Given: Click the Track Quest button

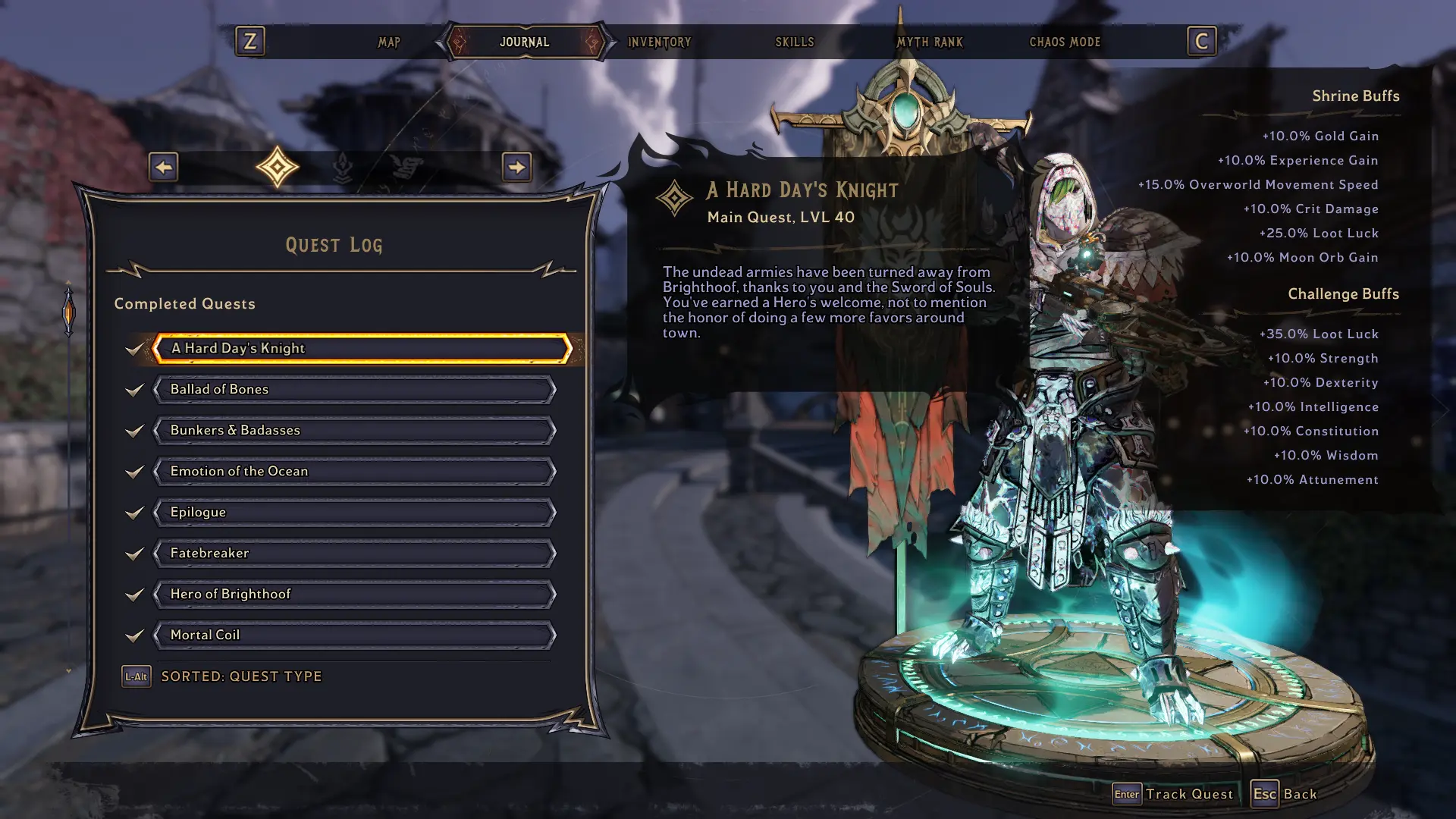Looking at the screenshot, I should (x=1173, y=794).
